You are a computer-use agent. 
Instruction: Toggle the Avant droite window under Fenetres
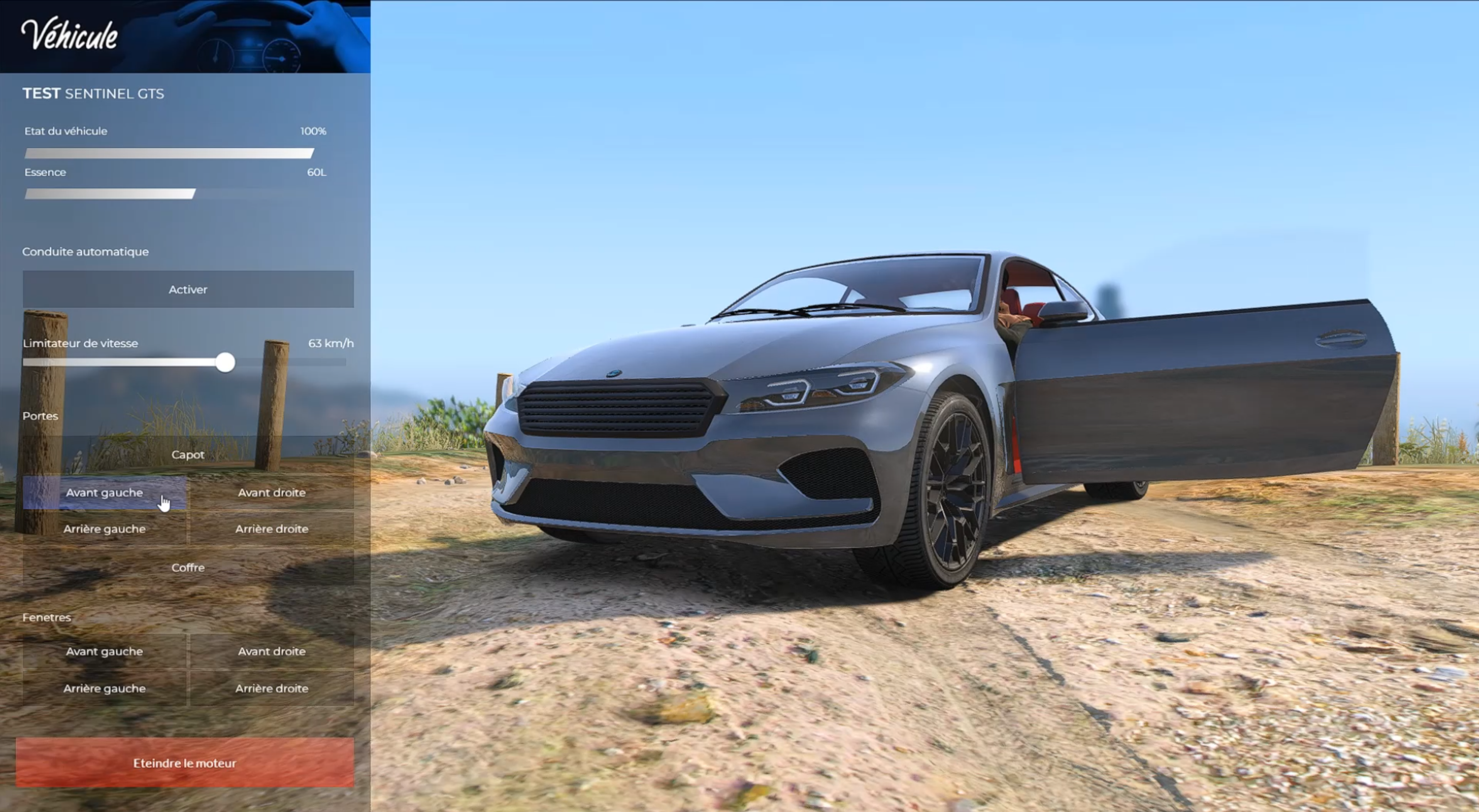(x=272, y=651)
